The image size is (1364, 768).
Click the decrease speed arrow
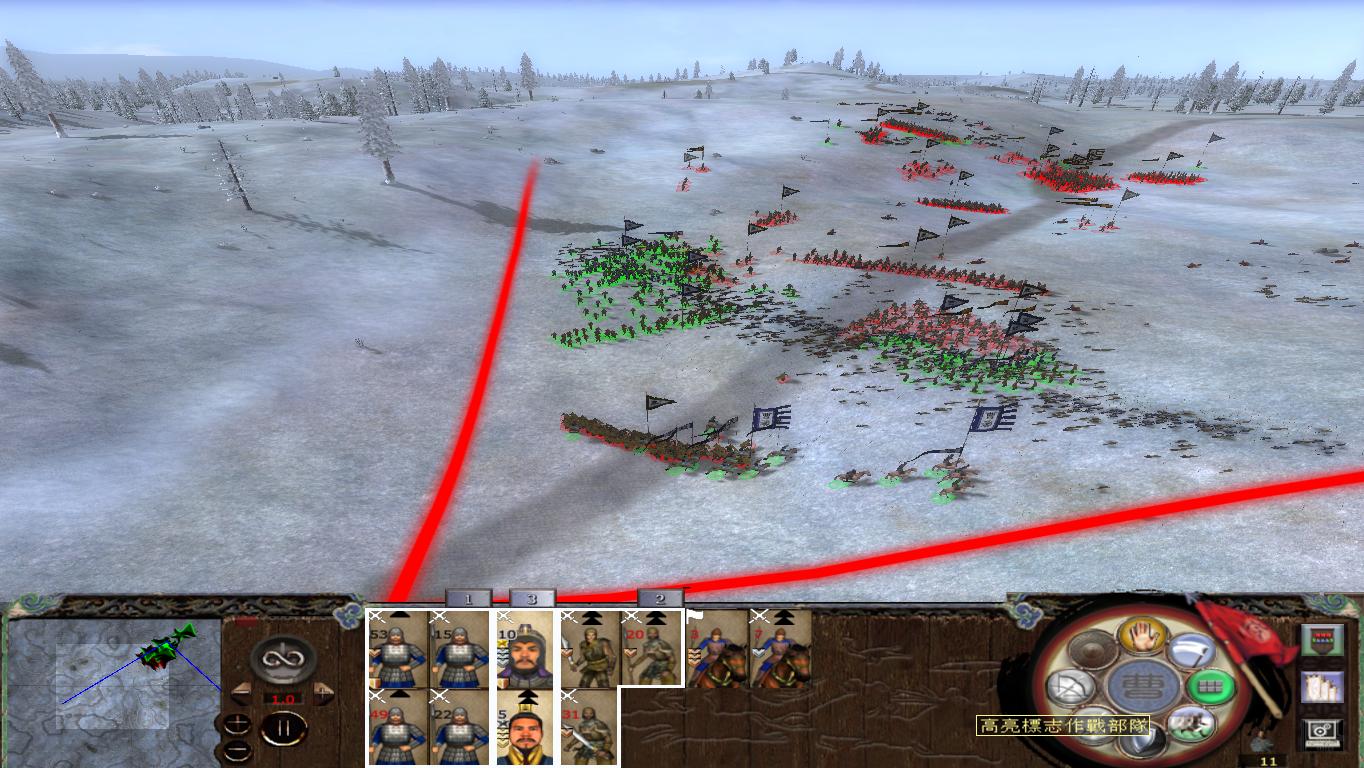[241, 694]
